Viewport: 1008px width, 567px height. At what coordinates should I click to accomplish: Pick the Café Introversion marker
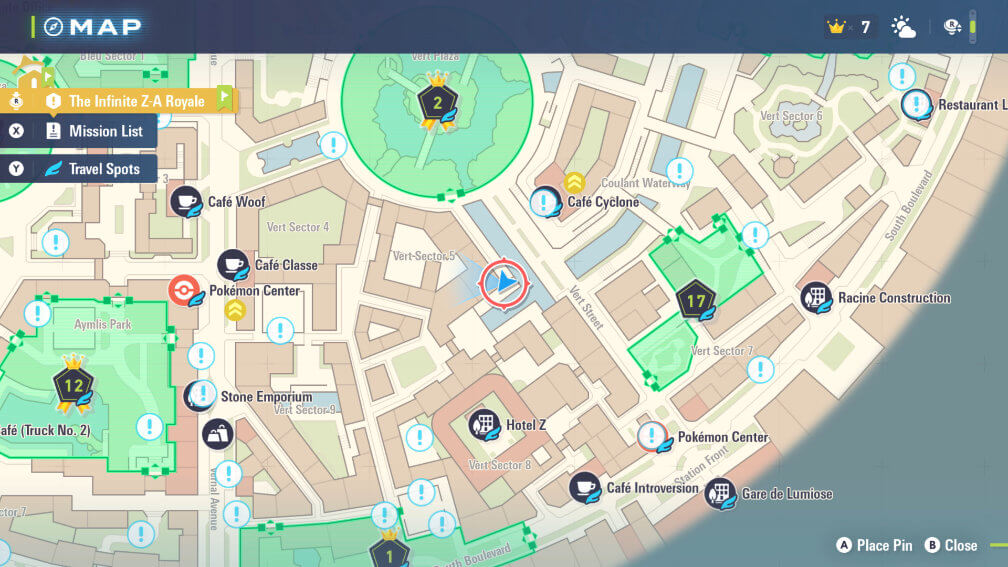click(x=585, y=488)
